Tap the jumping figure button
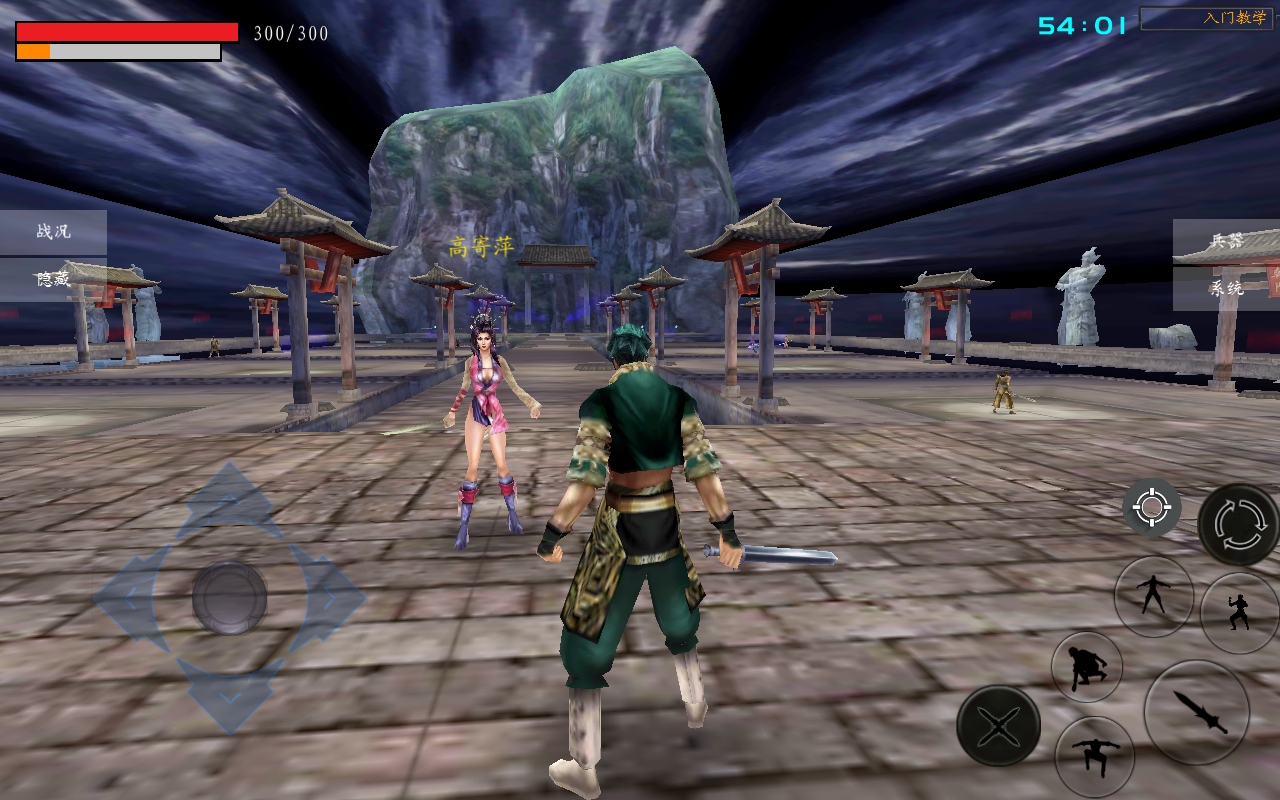This screenshot has height=800, width=1280. tap(1094, 756)
